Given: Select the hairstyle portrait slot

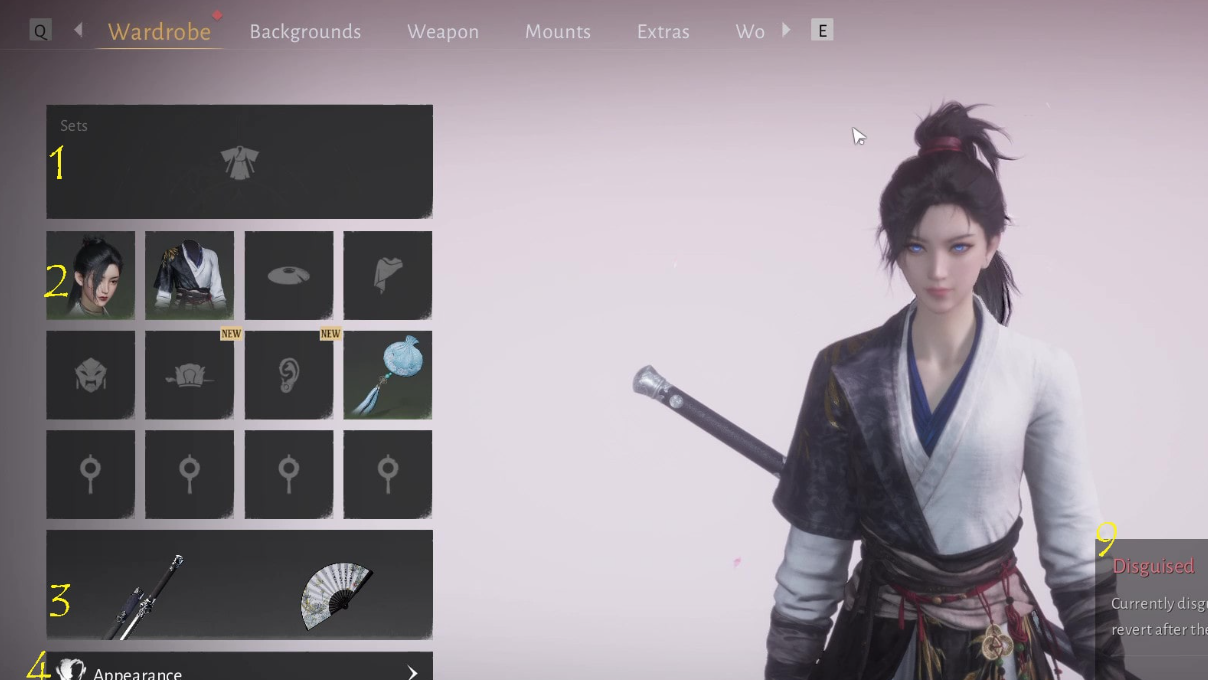Looking at the screenshot, I should click(x=90, y=276).
